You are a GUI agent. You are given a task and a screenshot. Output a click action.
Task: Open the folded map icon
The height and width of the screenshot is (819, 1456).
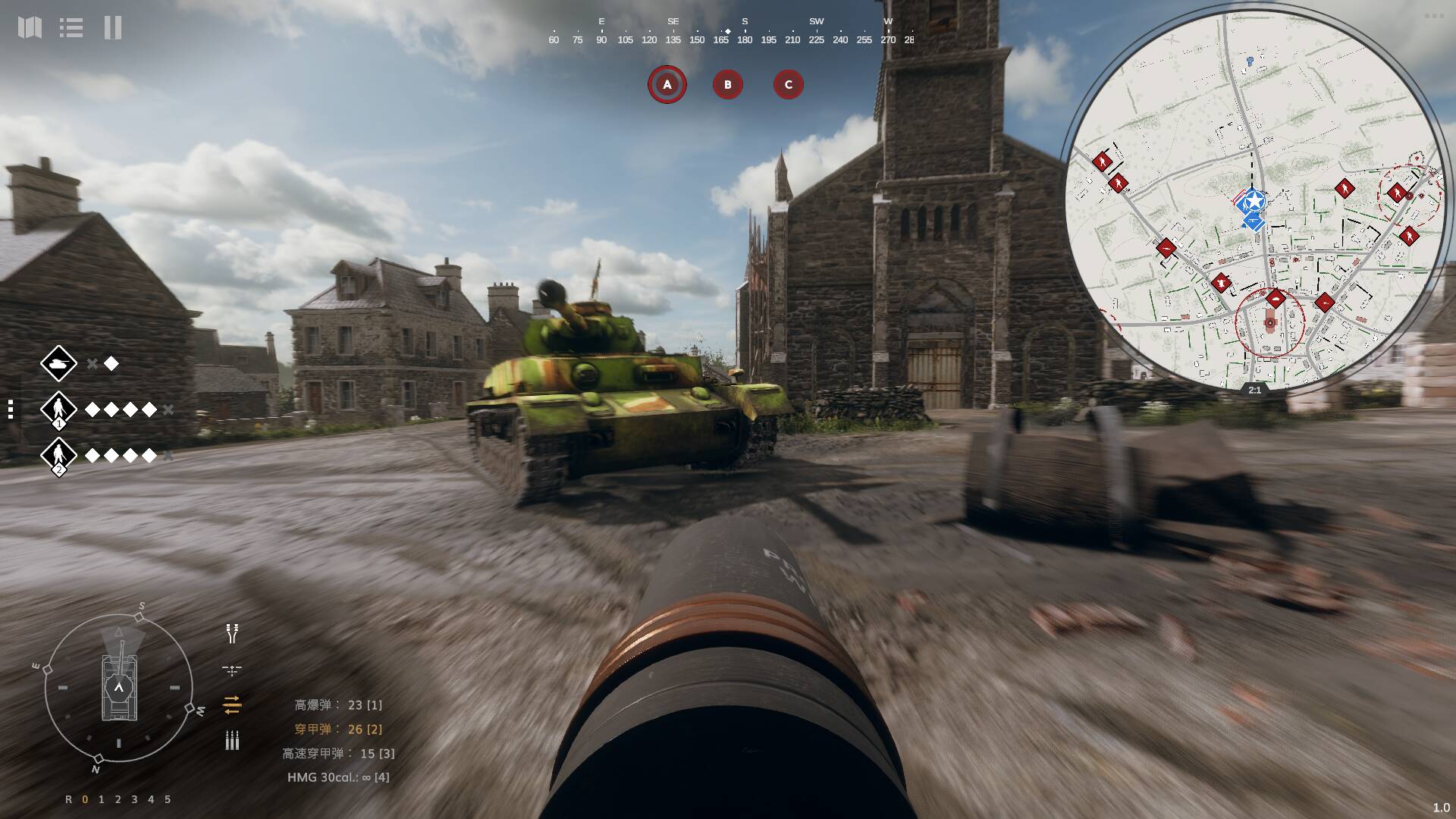(x=30, y=28)
